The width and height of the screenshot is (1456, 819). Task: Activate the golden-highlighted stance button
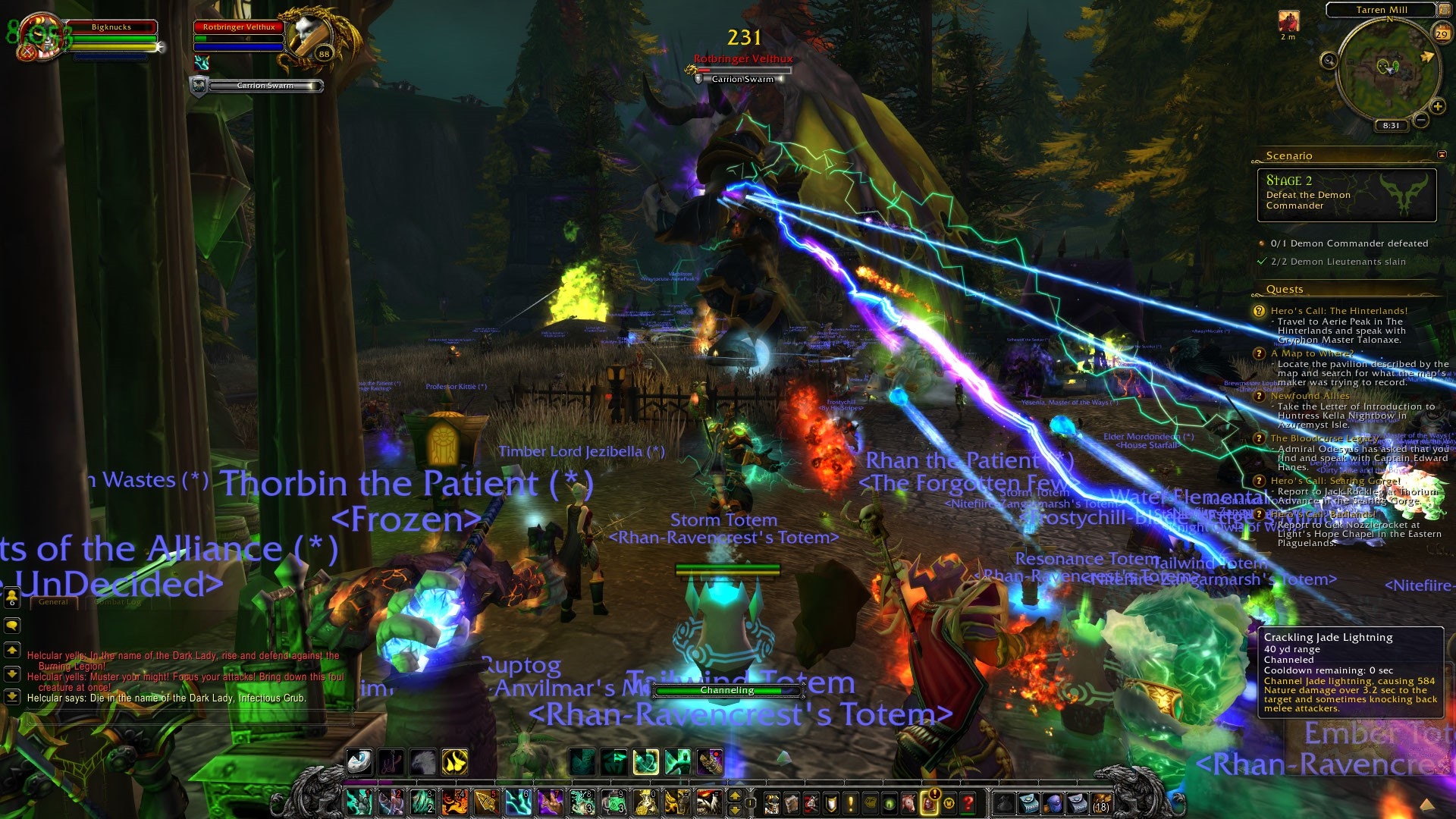(455, 762)
